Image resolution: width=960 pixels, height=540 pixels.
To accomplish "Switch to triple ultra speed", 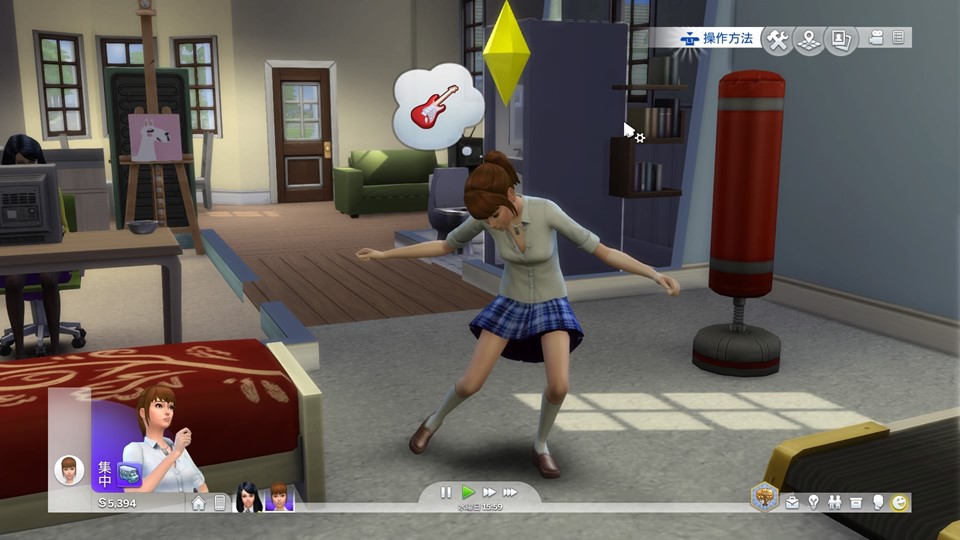I will pos(510,492).
